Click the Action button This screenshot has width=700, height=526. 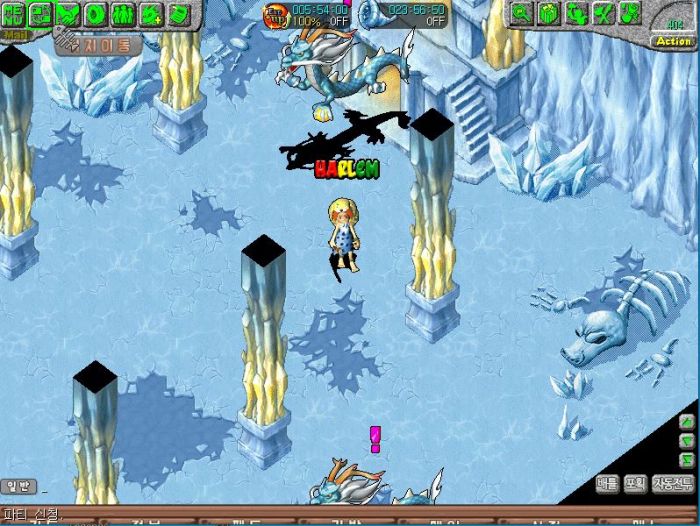point(673,41)
